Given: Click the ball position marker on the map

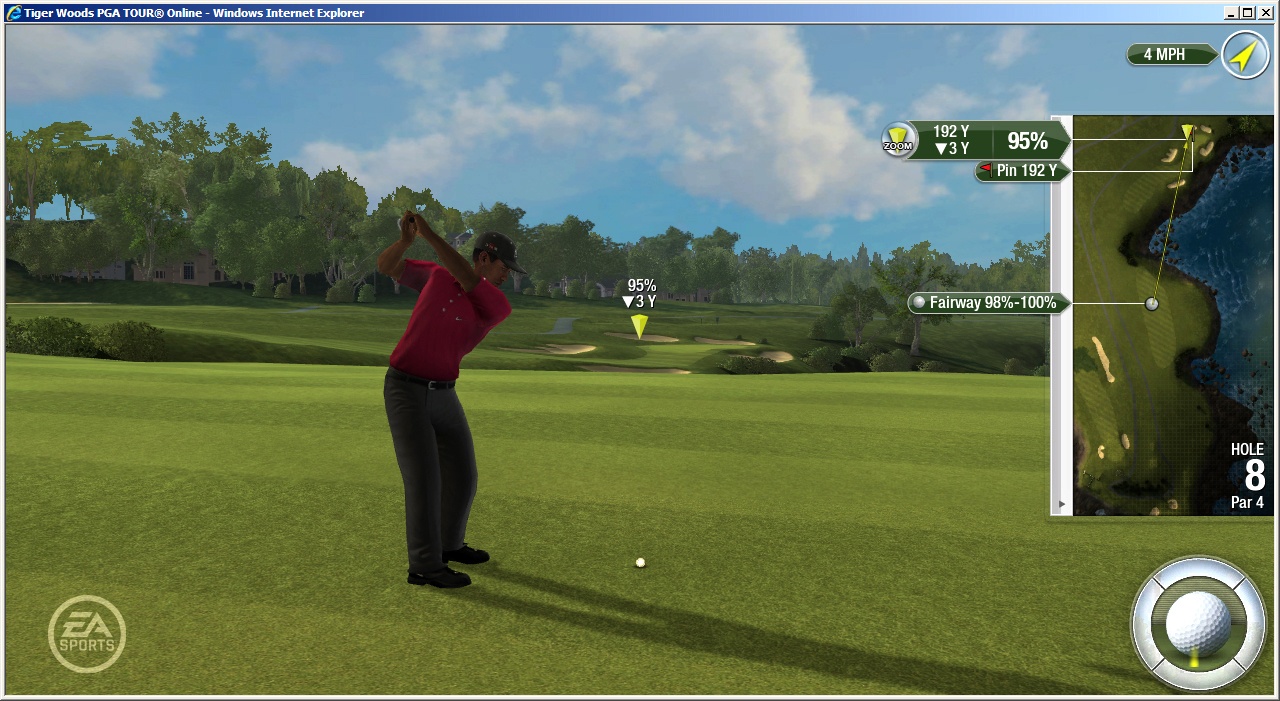Looking at the screenshot, I should click(1152, 303).
